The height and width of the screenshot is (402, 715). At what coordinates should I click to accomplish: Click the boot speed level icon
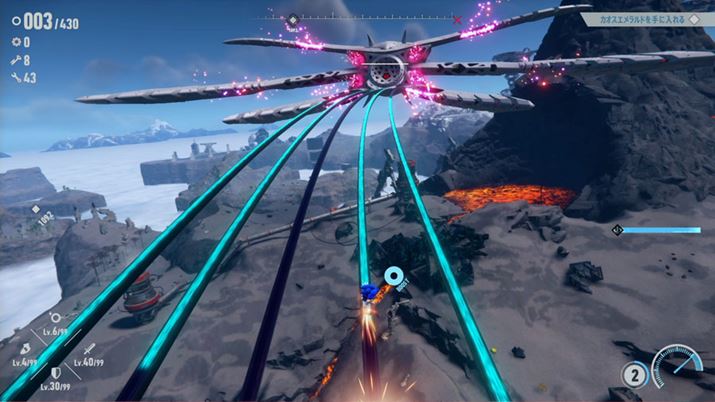pyautogui.click(x=27, y=346)
